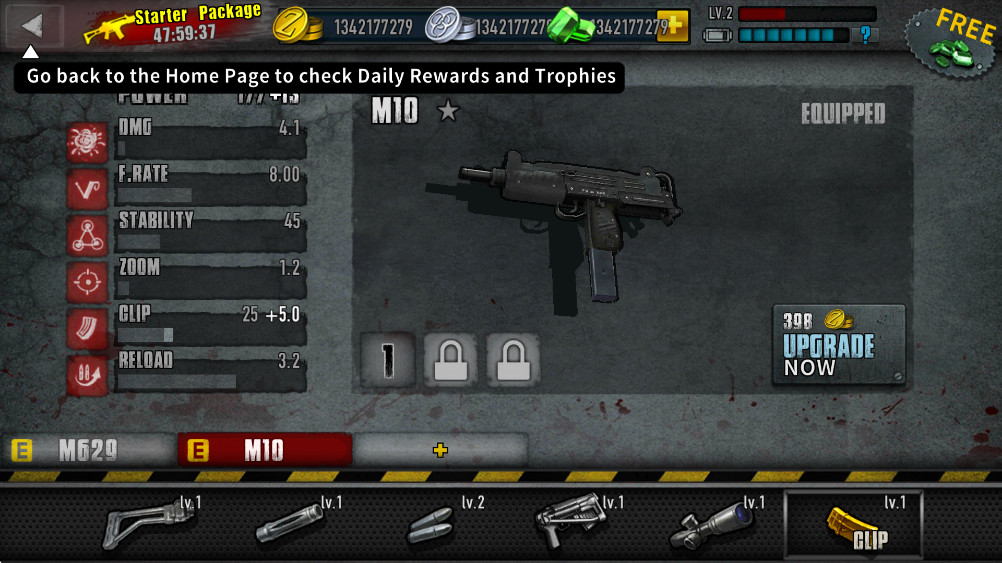Show the DMG stat icon

[87, 142]
